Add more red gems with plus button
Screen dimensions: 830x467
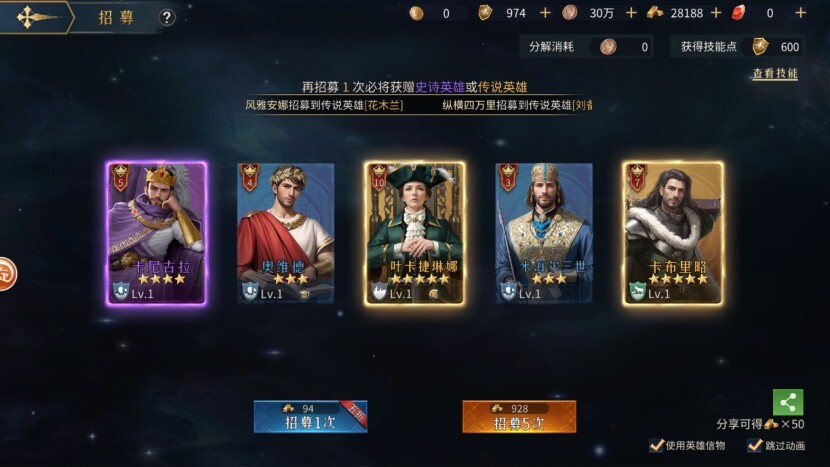(800, 13)
